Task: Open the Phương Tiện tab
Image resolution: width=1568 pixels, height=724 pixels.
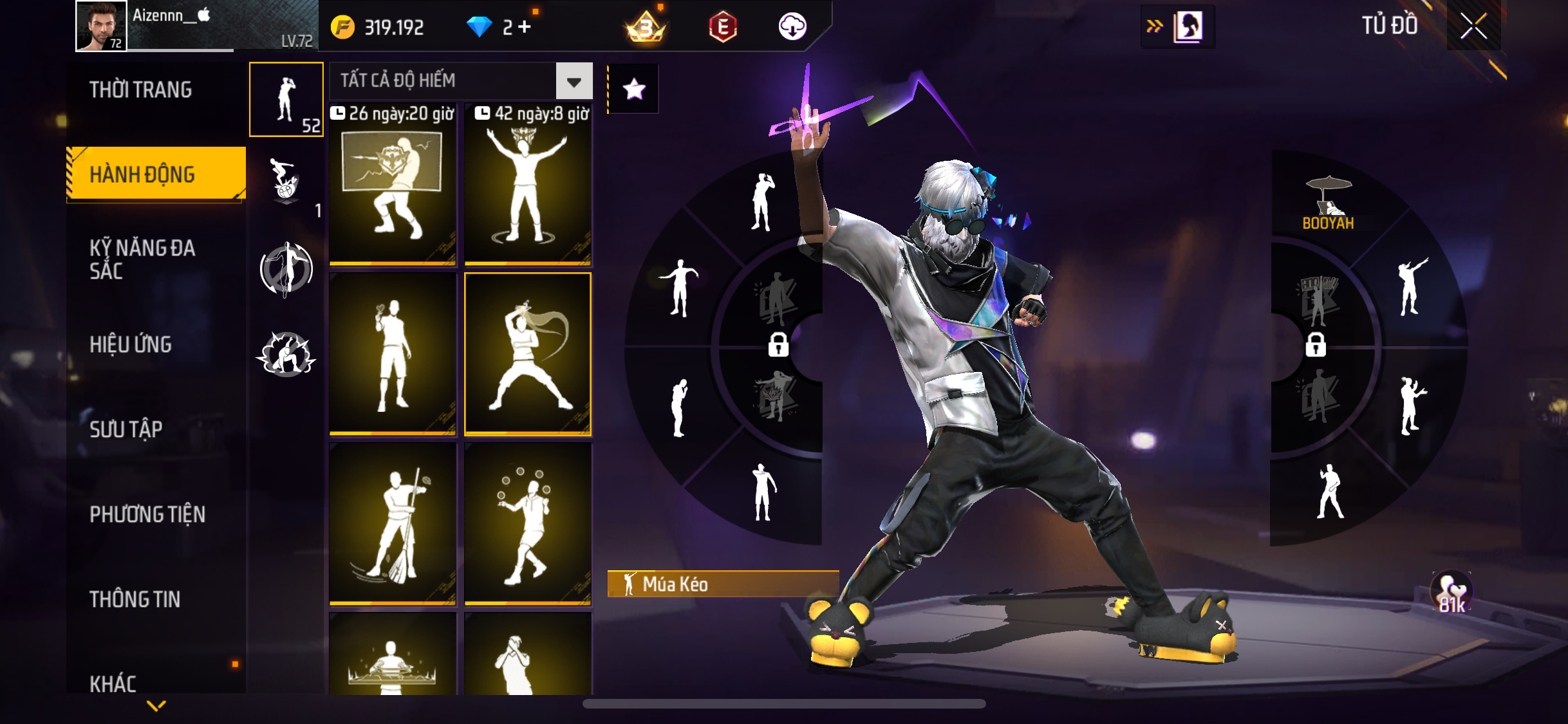Action: (x=147, y=514)
